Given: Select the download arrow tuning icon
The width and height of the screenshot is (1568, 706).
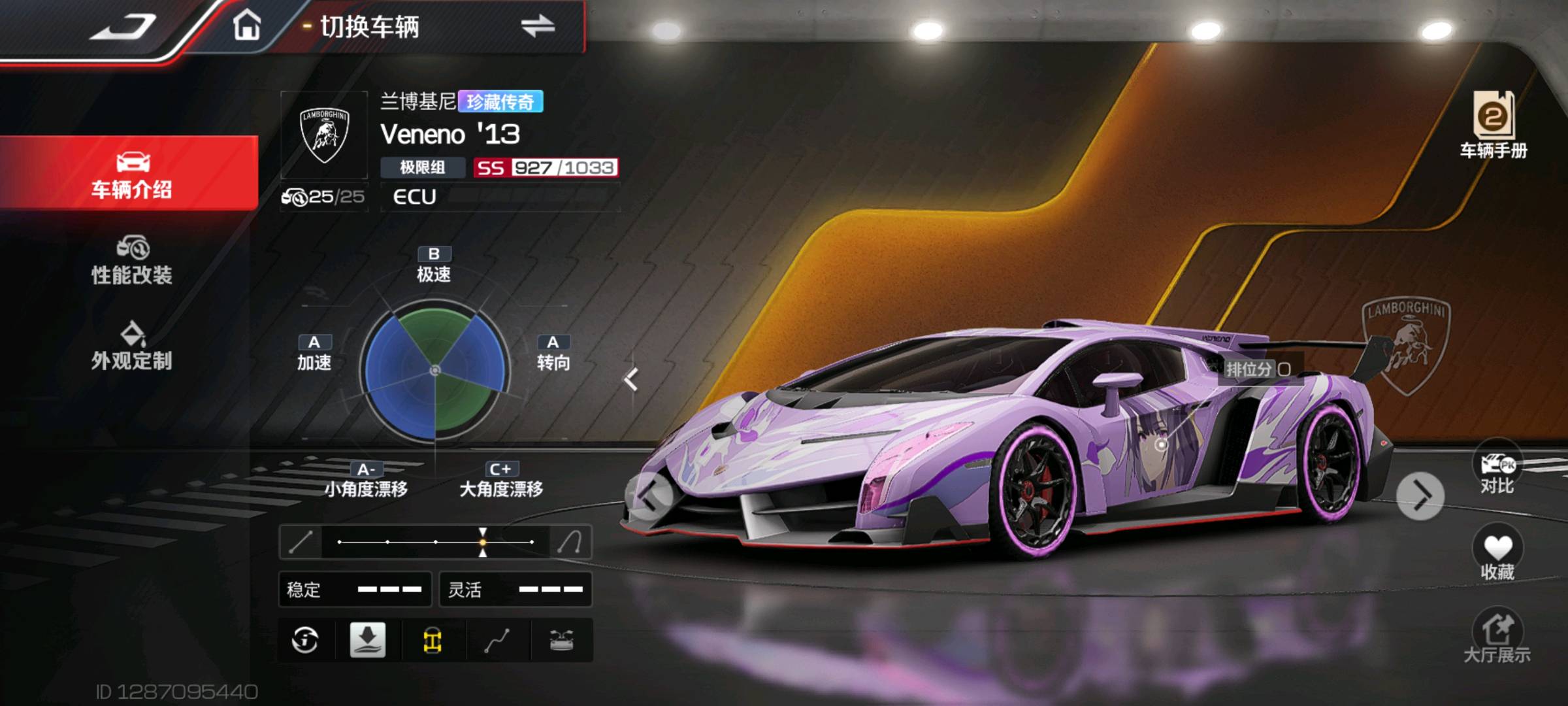Looking at the screenshot, I should point(368,641).
